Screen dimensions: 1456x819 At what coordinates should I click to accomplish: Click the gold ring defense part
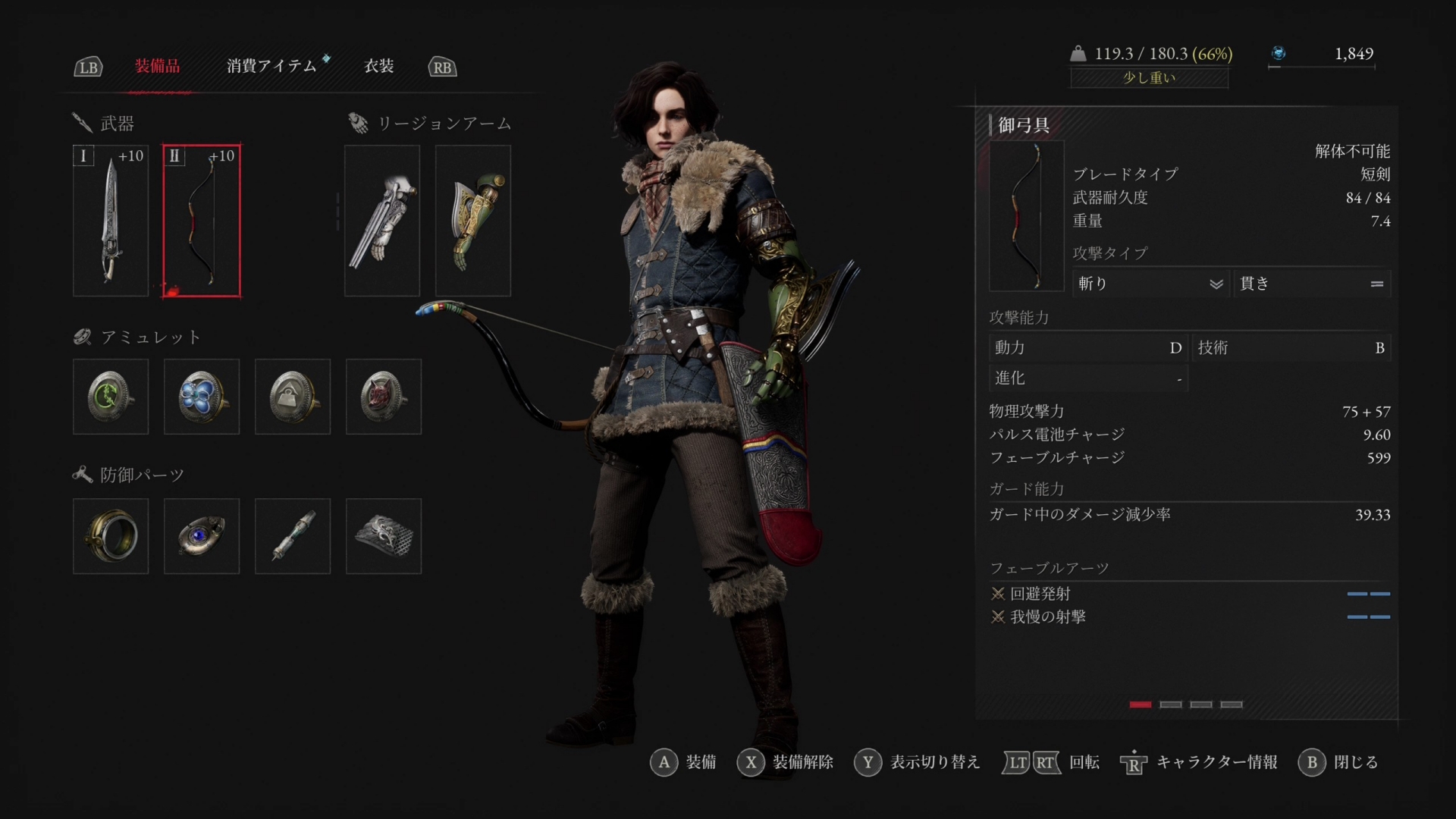110,535
